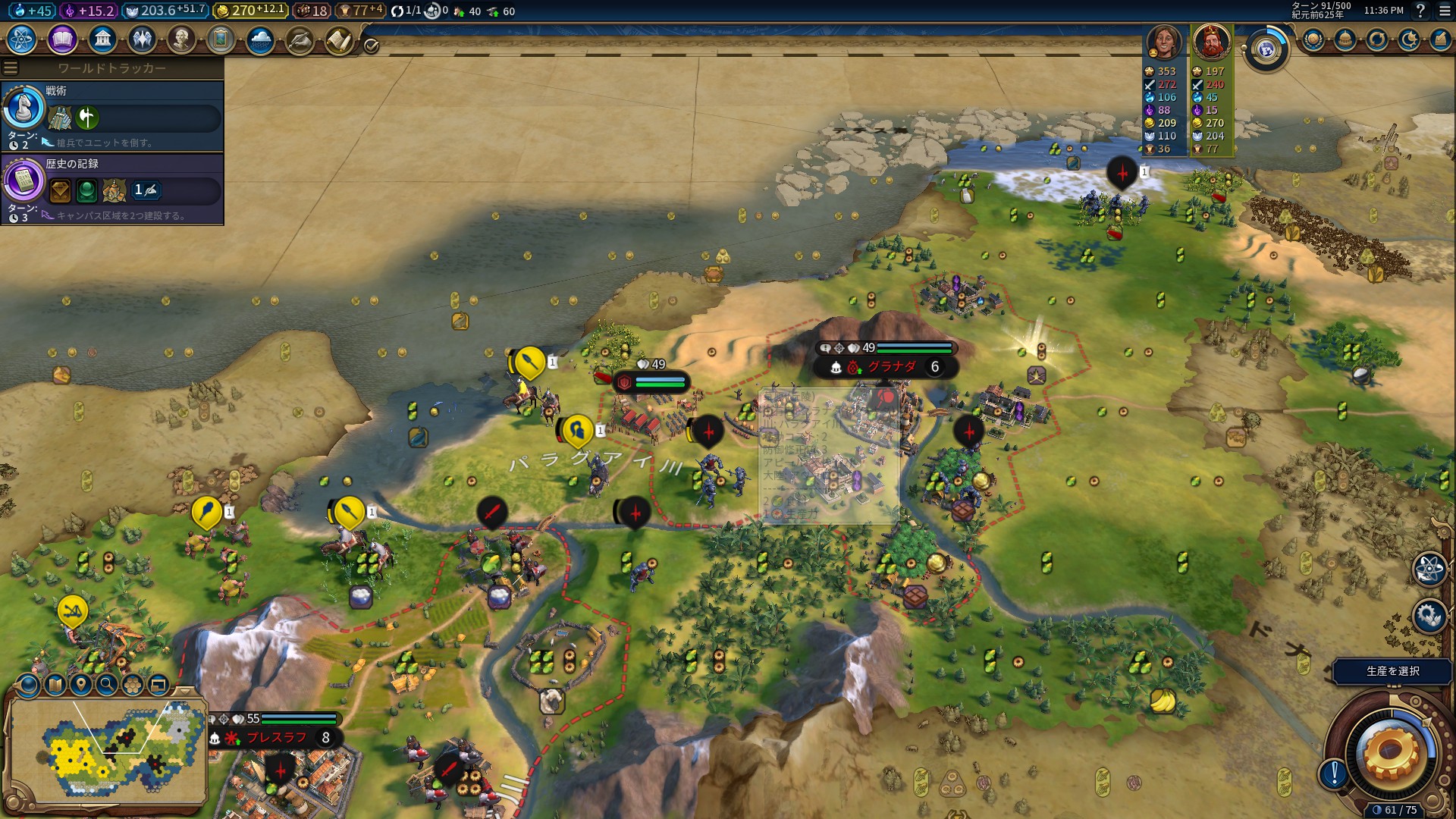The image size is (1456, 819).
Task: Open the climate rain cloud icon
Action: [260, 39]
